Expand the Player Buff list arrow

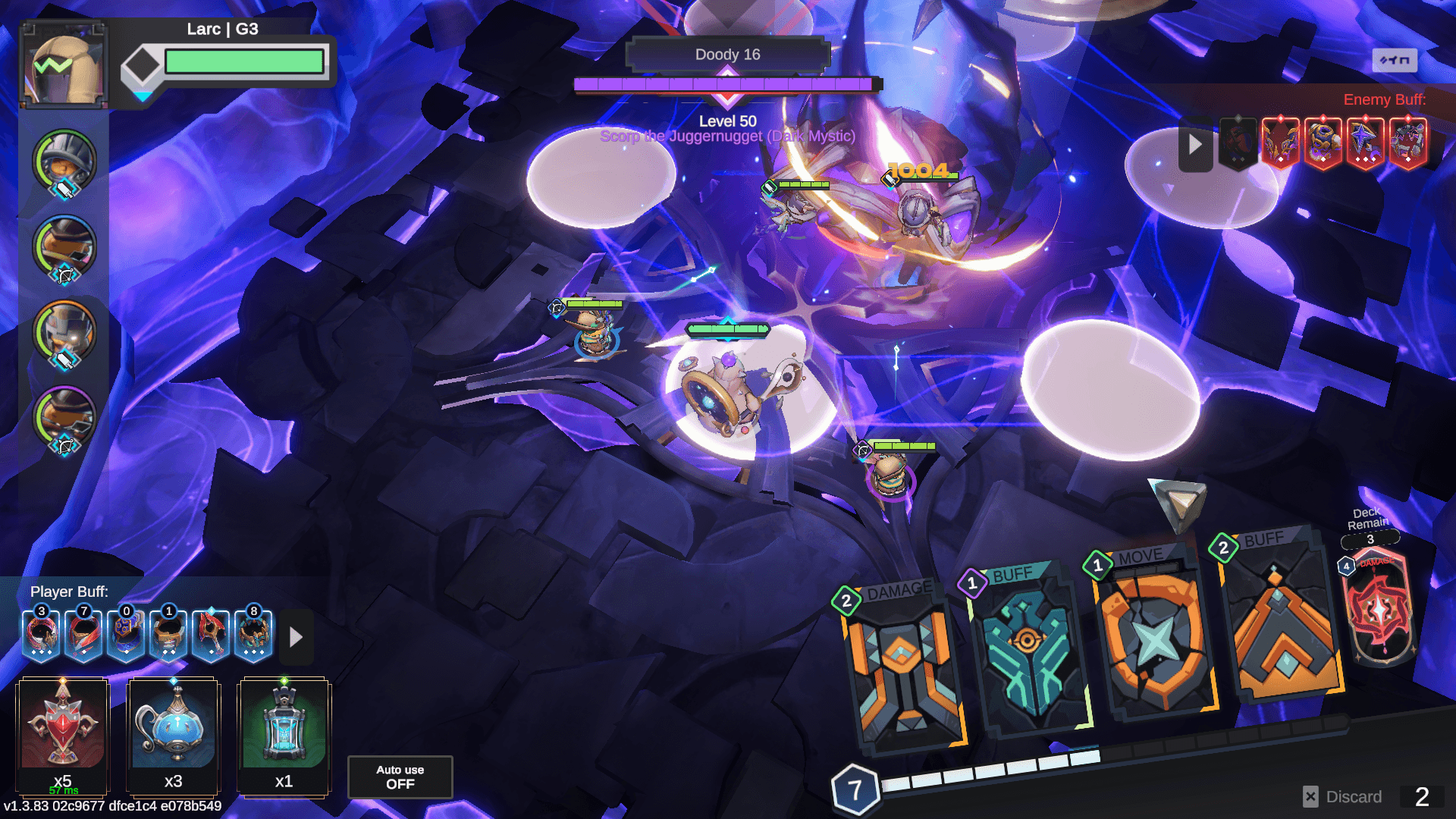pos(296,637)
